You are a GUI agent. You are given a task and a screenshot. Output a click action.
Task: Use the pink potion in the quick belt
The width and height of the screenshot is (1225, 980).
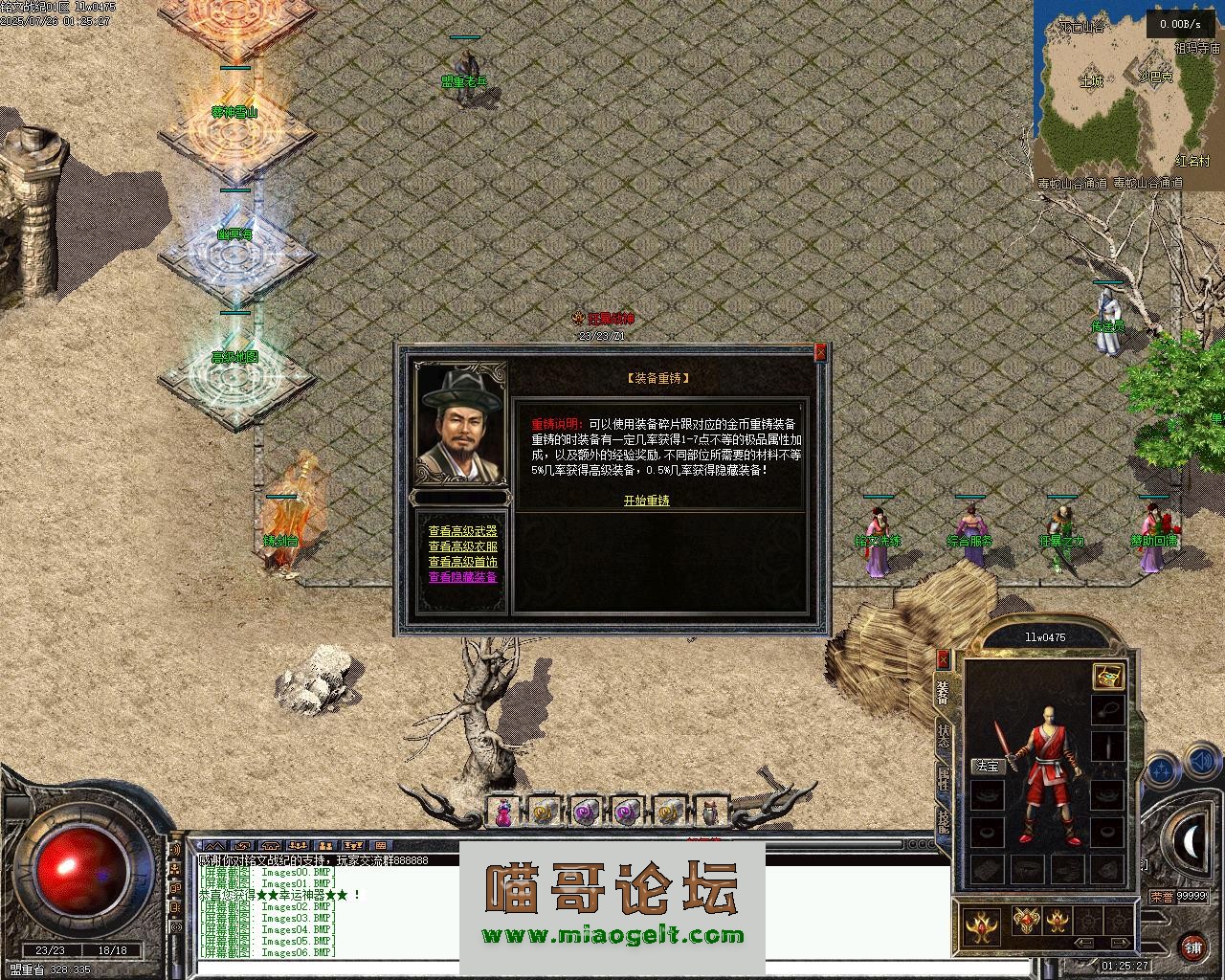tap(503, 813)
